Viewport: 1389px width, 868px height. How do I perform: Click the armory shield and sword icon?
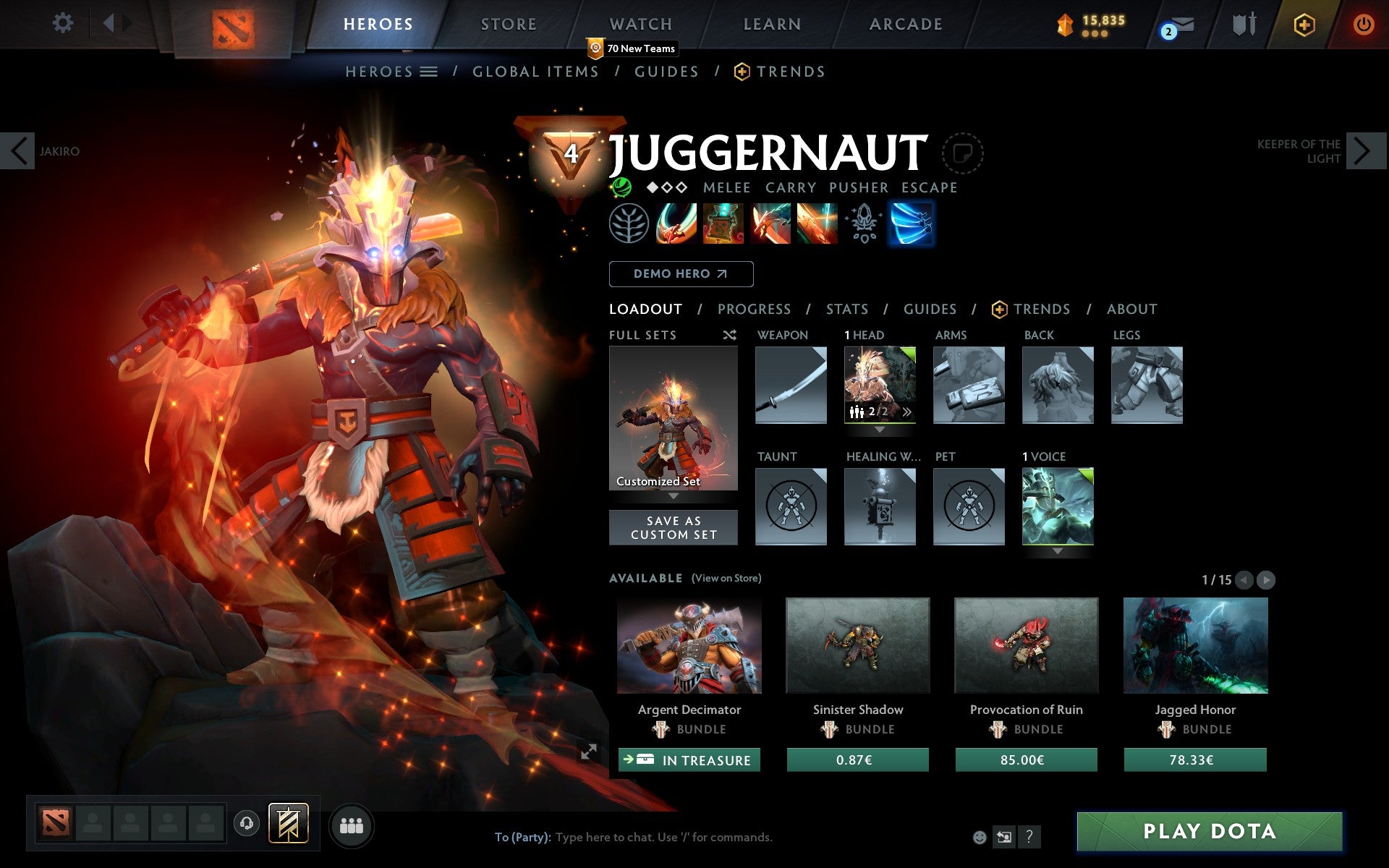tap(1242, 24)
